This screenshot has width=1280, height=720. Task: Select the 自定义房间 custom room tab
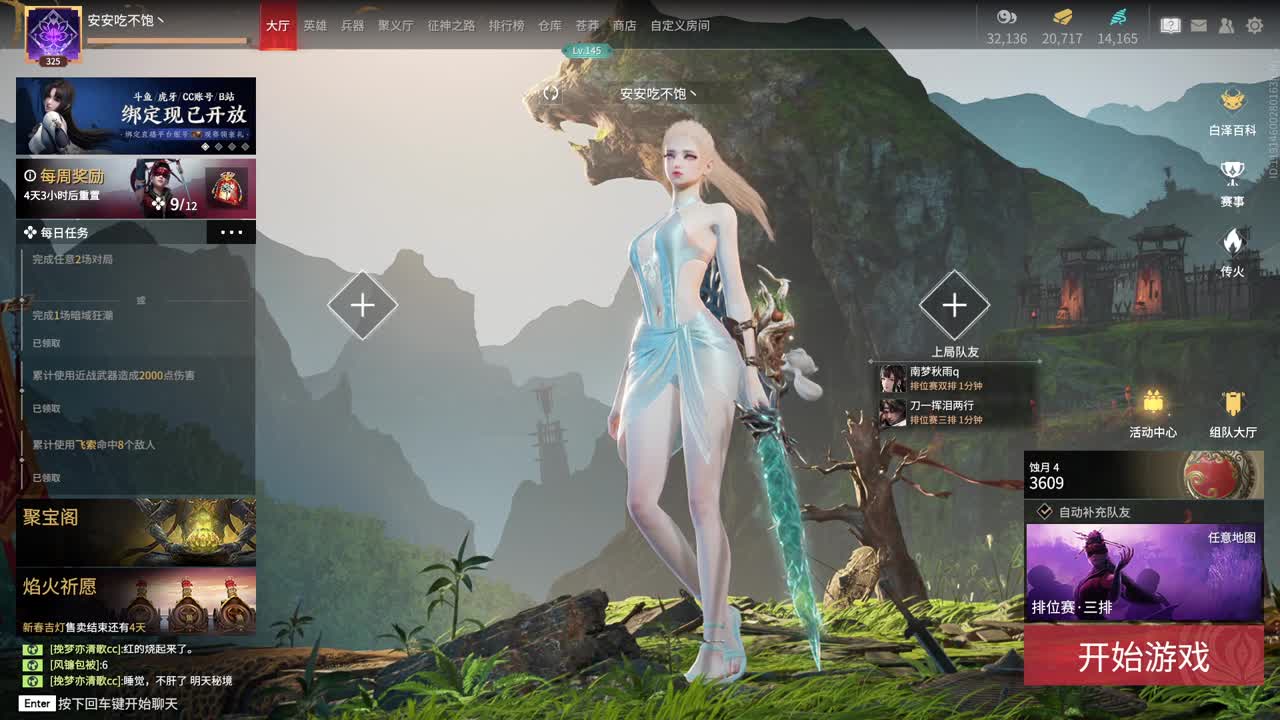[x=680, y=25]
